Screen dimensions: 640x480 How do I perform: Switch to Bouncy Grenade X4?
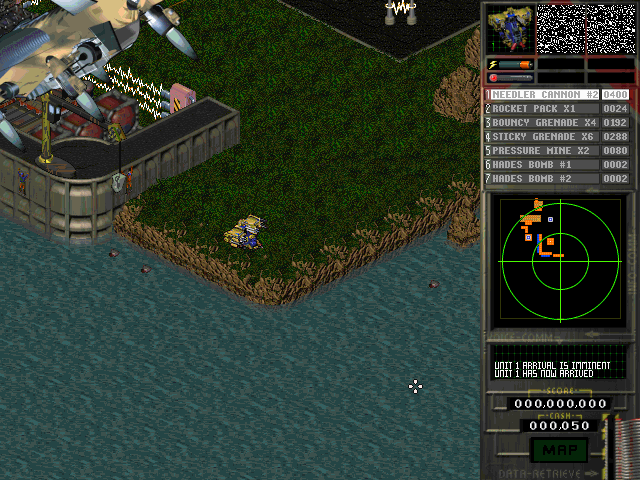pos(541,123)
